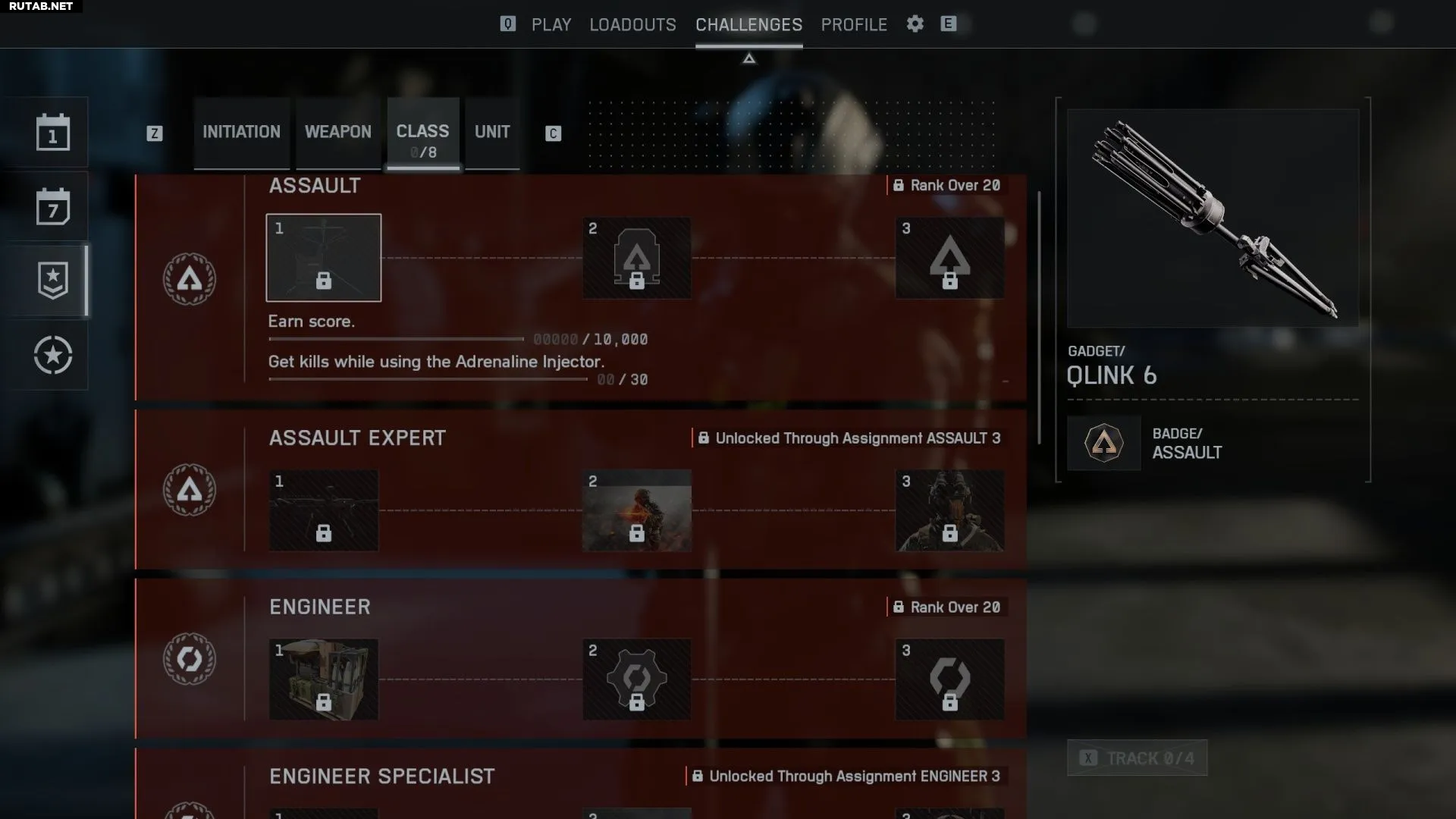Switch to the Weapon challenges tab

[338, 132]
